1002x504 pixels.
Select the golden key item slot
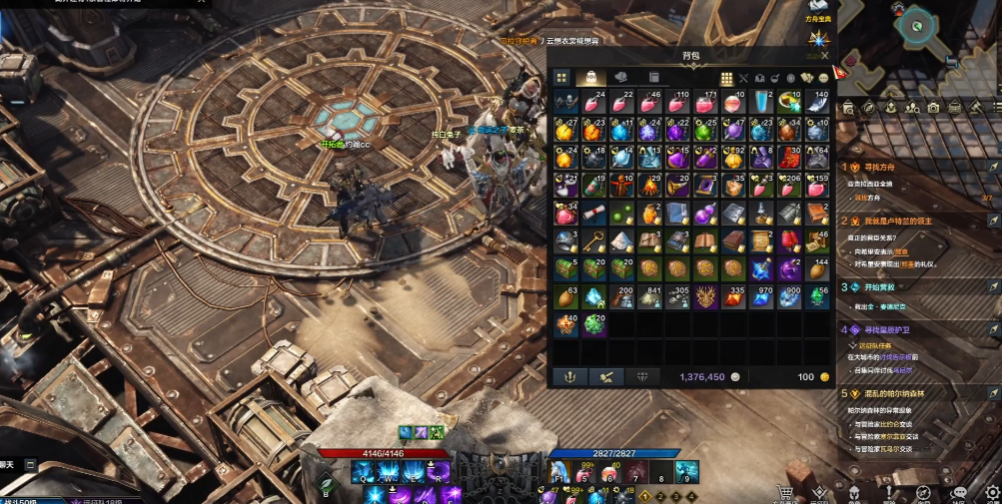[x=594, y=241]
